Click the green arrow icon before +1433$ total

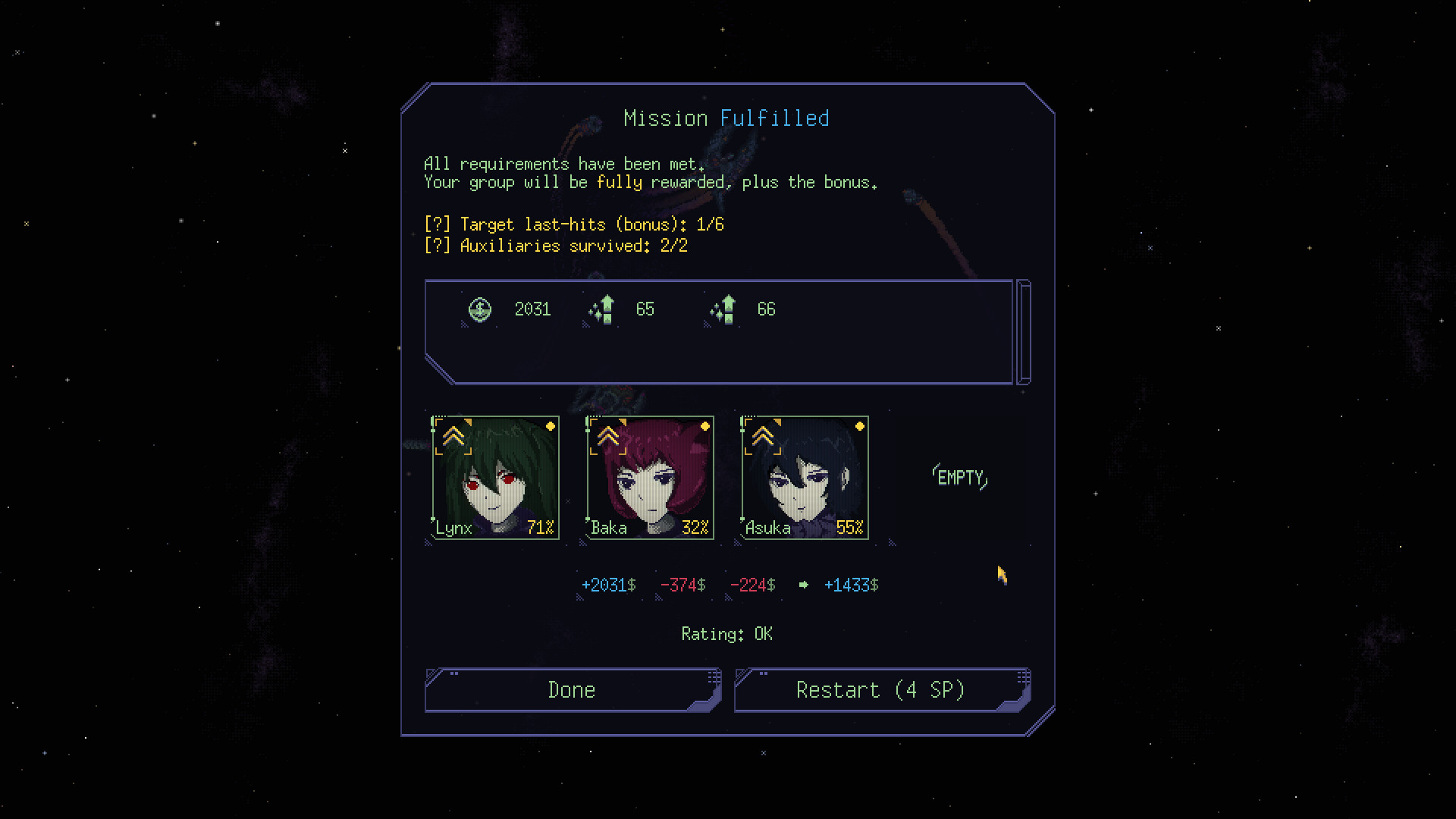coord(804,585)
